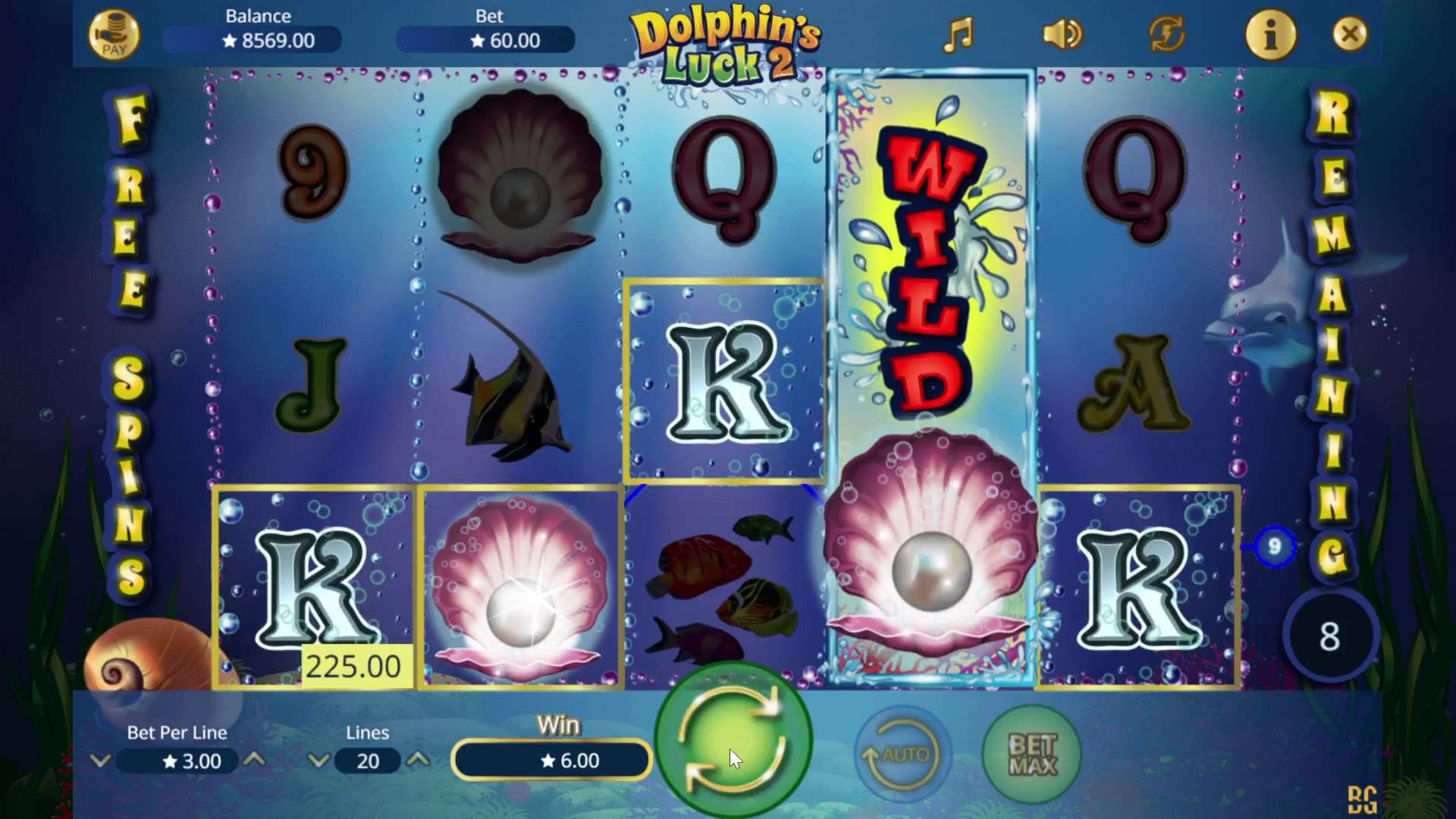Select the Win amount field showing 6.00

tap(551, 761)
